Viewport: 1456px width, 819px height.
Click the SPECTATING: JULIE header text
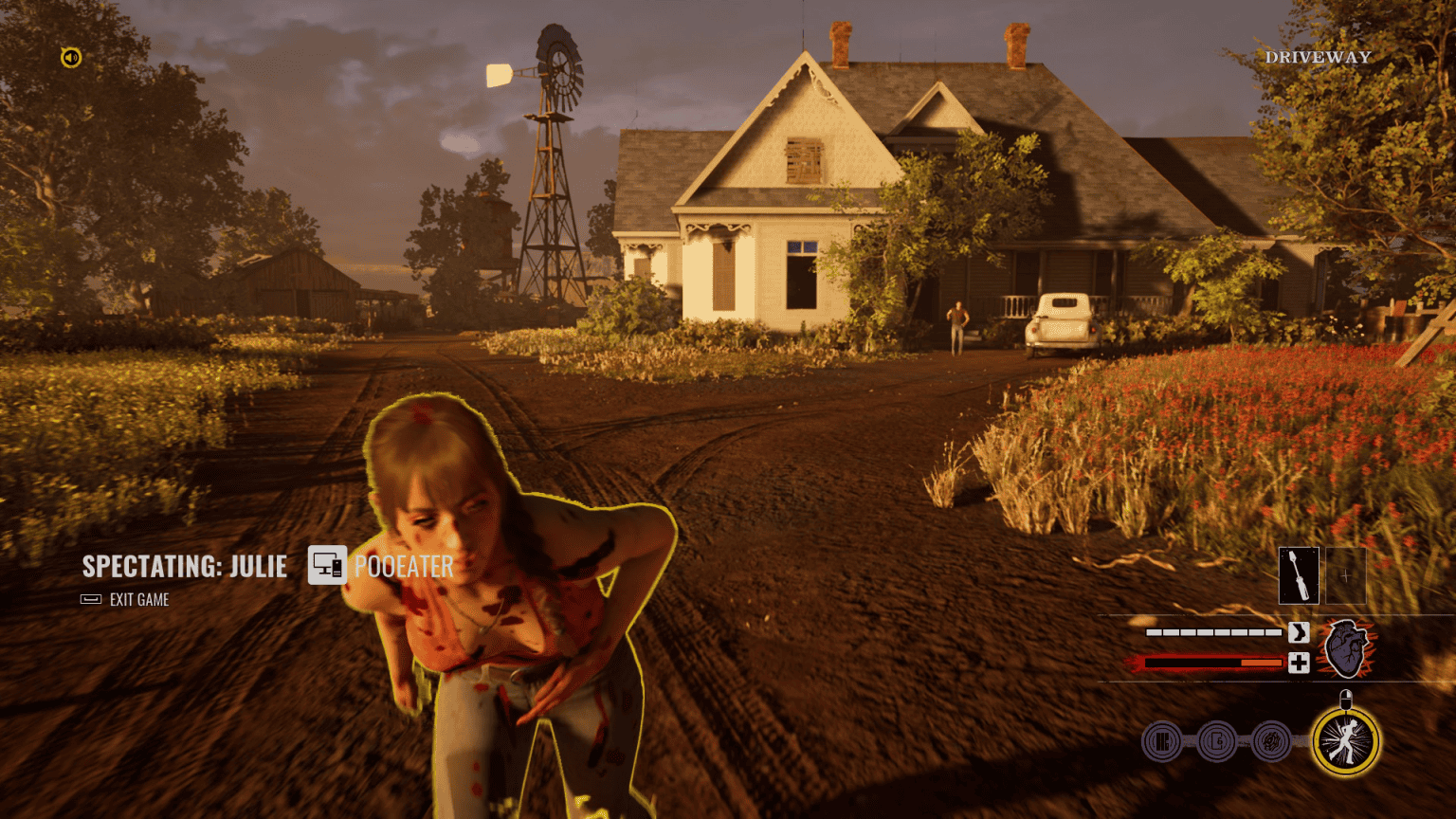click(184, 566)
